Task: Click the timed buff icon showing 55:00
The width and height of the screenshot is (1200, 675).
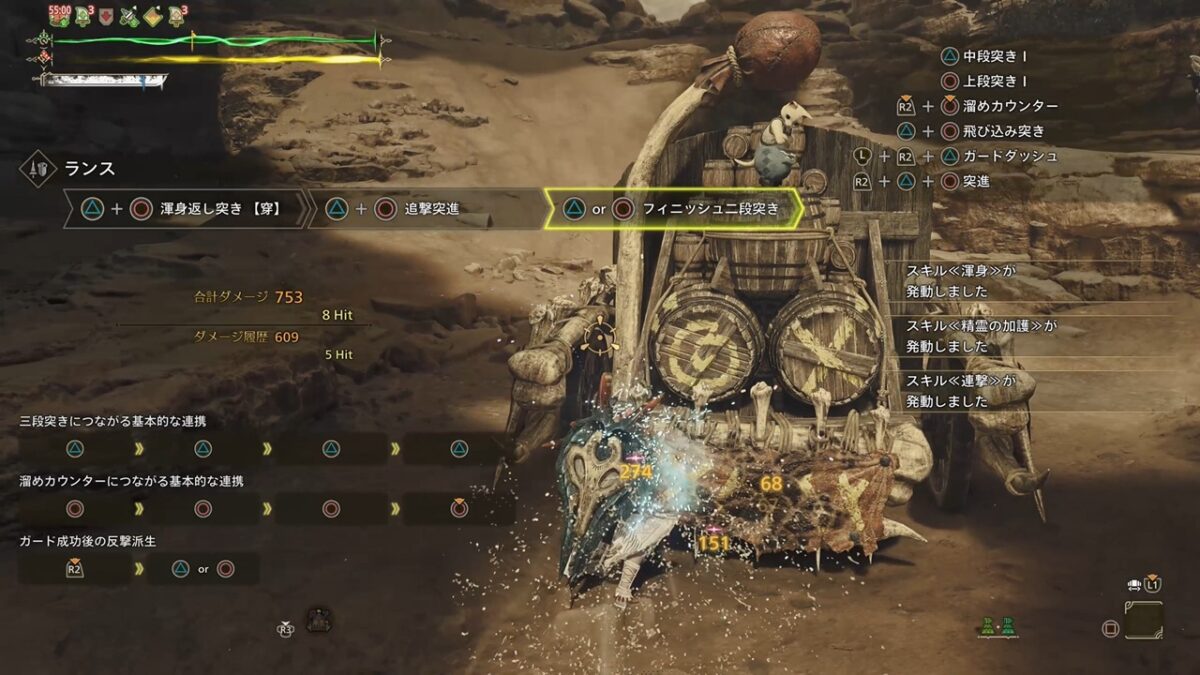Action: [60, 15]
